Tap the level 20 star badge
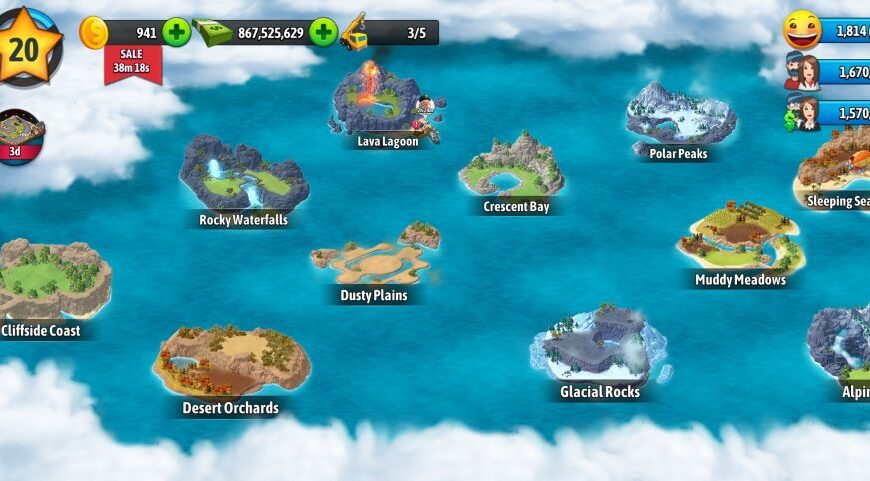This screenshot has height=481, width=870. (x=24, y=45)
